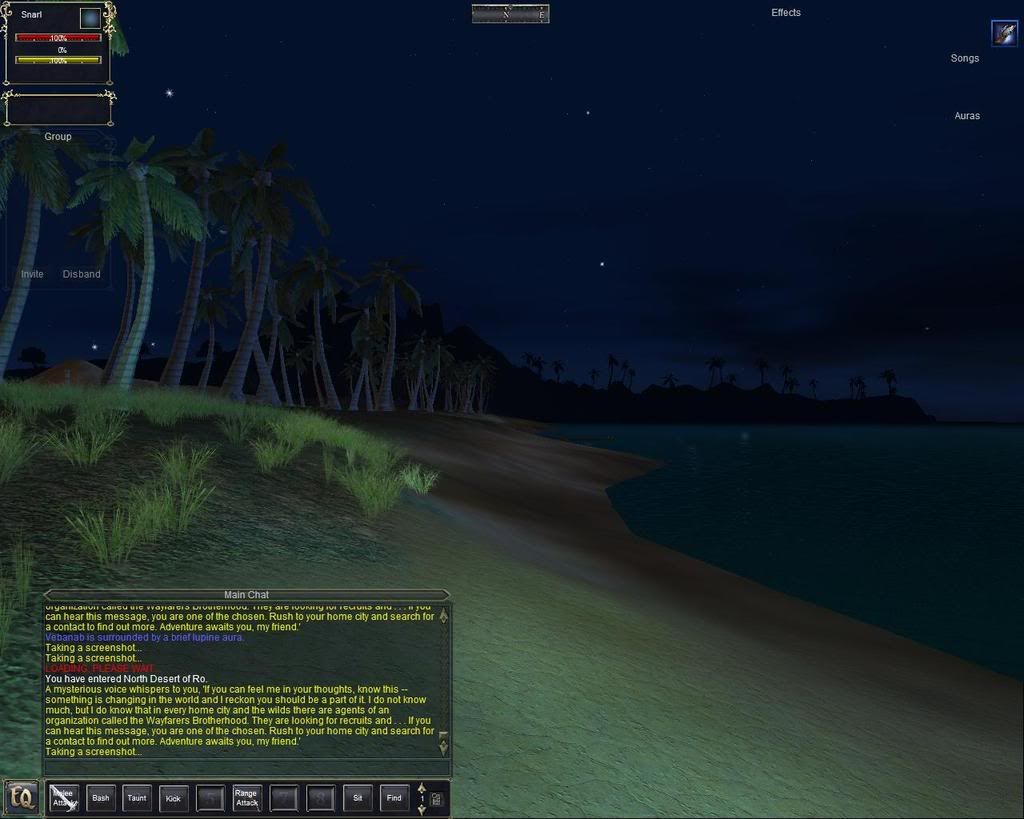Viewport: 1024px width, 819px height.
Task: Click the Invite group button
Action: (32, 274)
